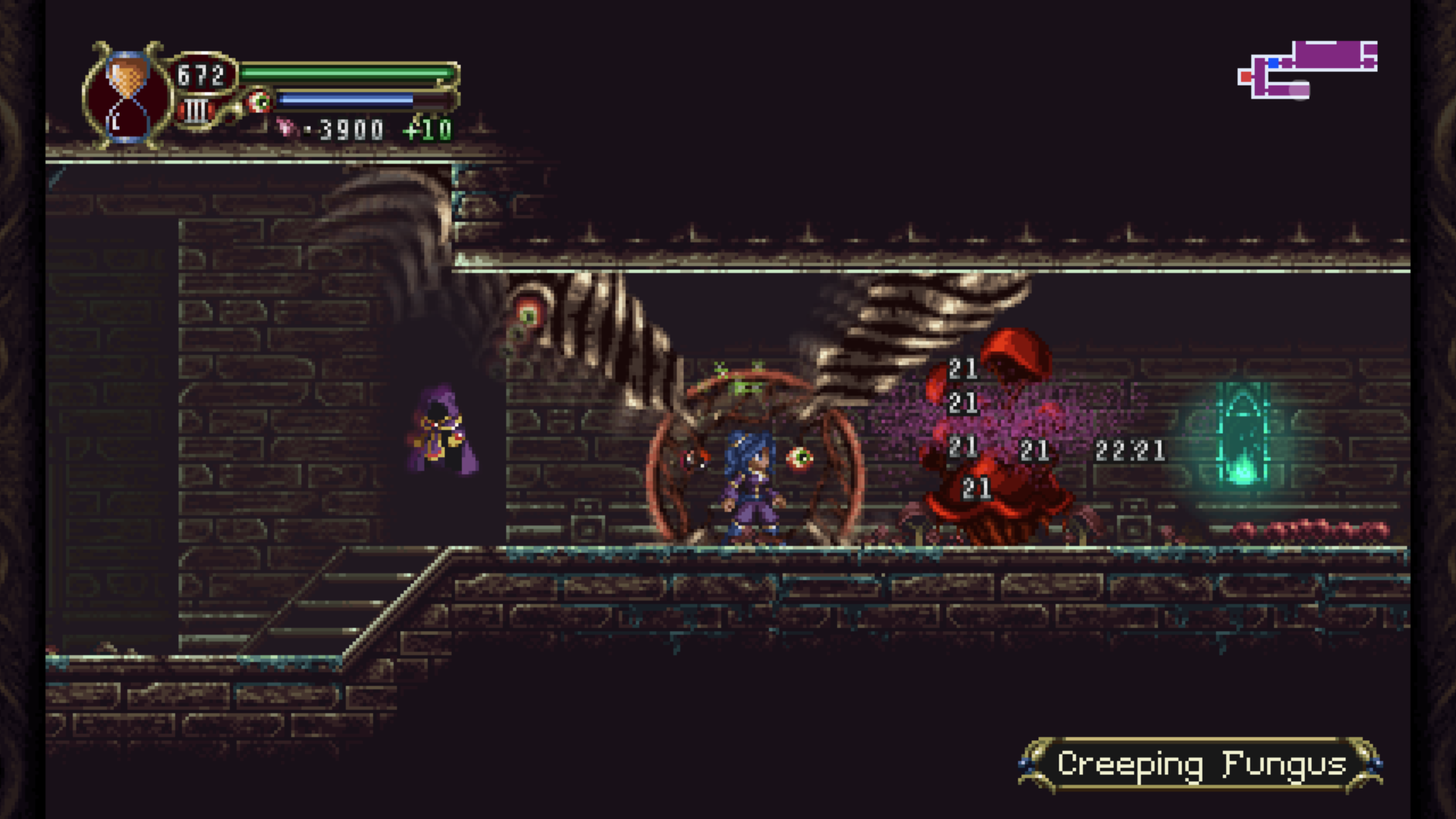Click the blue current-room square on minimap
This screenshot has height=819, width=1456.
(1273, 63)
